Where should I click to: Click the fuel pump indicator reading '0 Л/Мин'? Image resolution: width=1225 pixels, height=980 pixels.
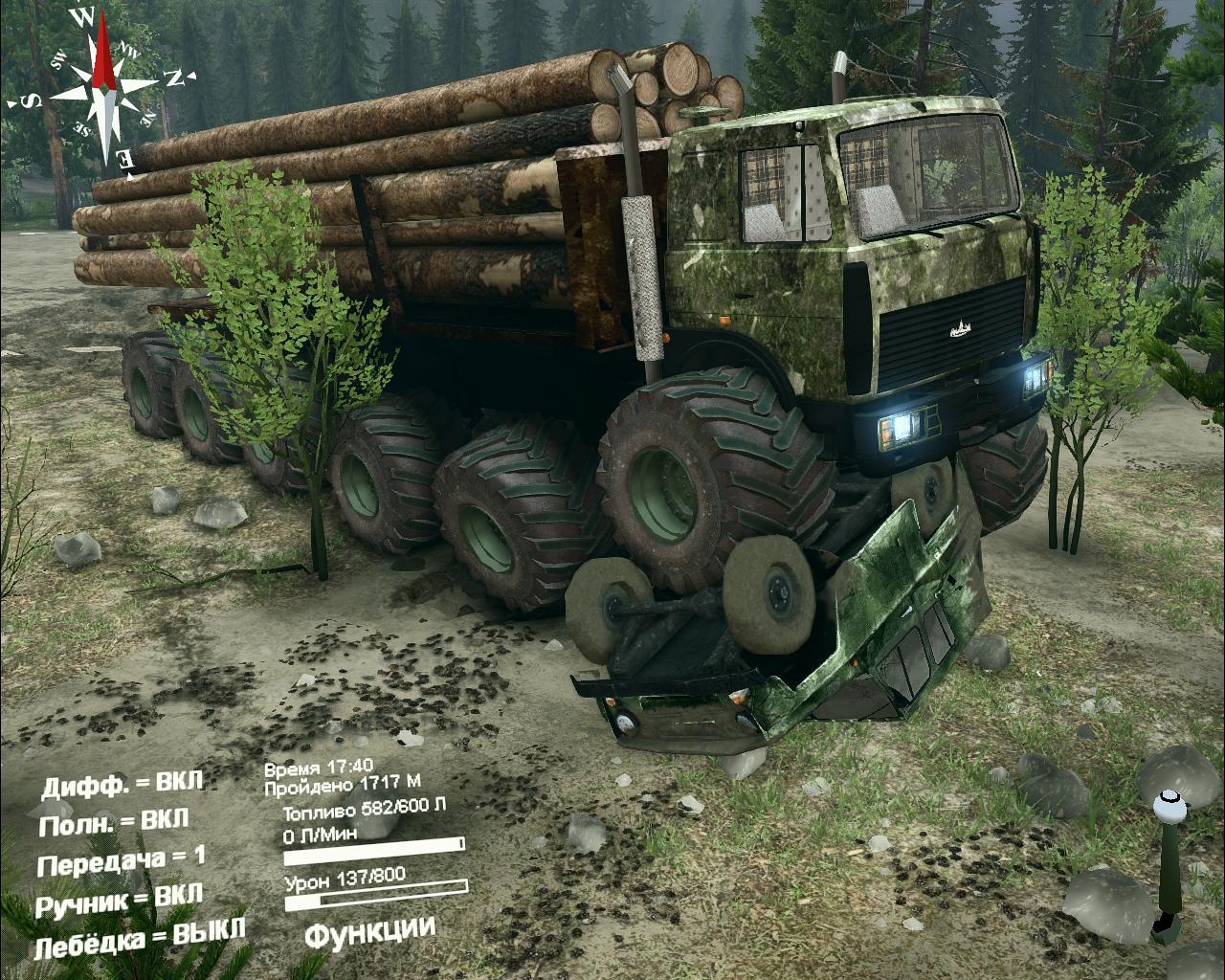(319, 835)
